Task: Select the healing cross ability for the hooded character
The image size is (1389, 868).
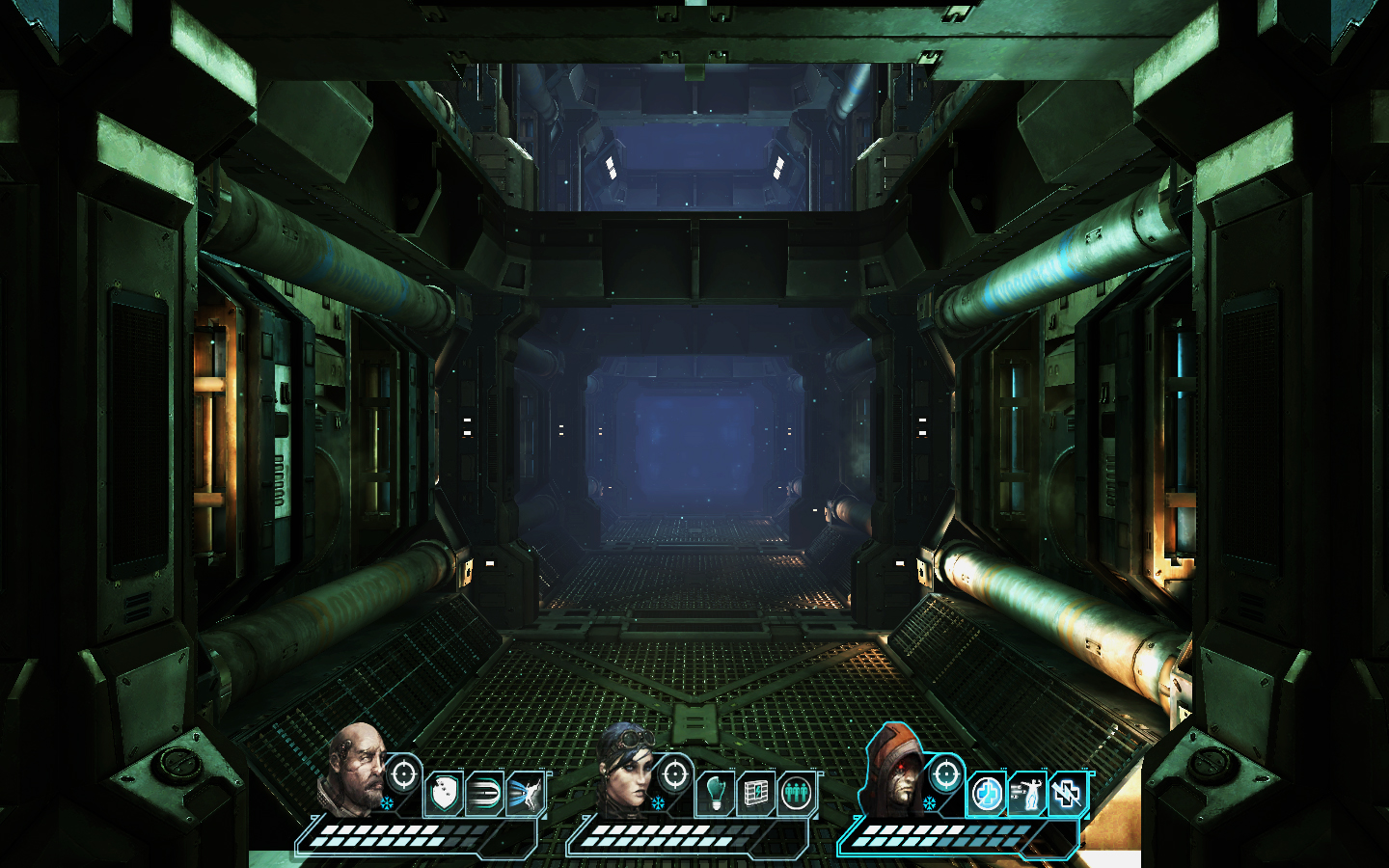Action: (984, 791)
